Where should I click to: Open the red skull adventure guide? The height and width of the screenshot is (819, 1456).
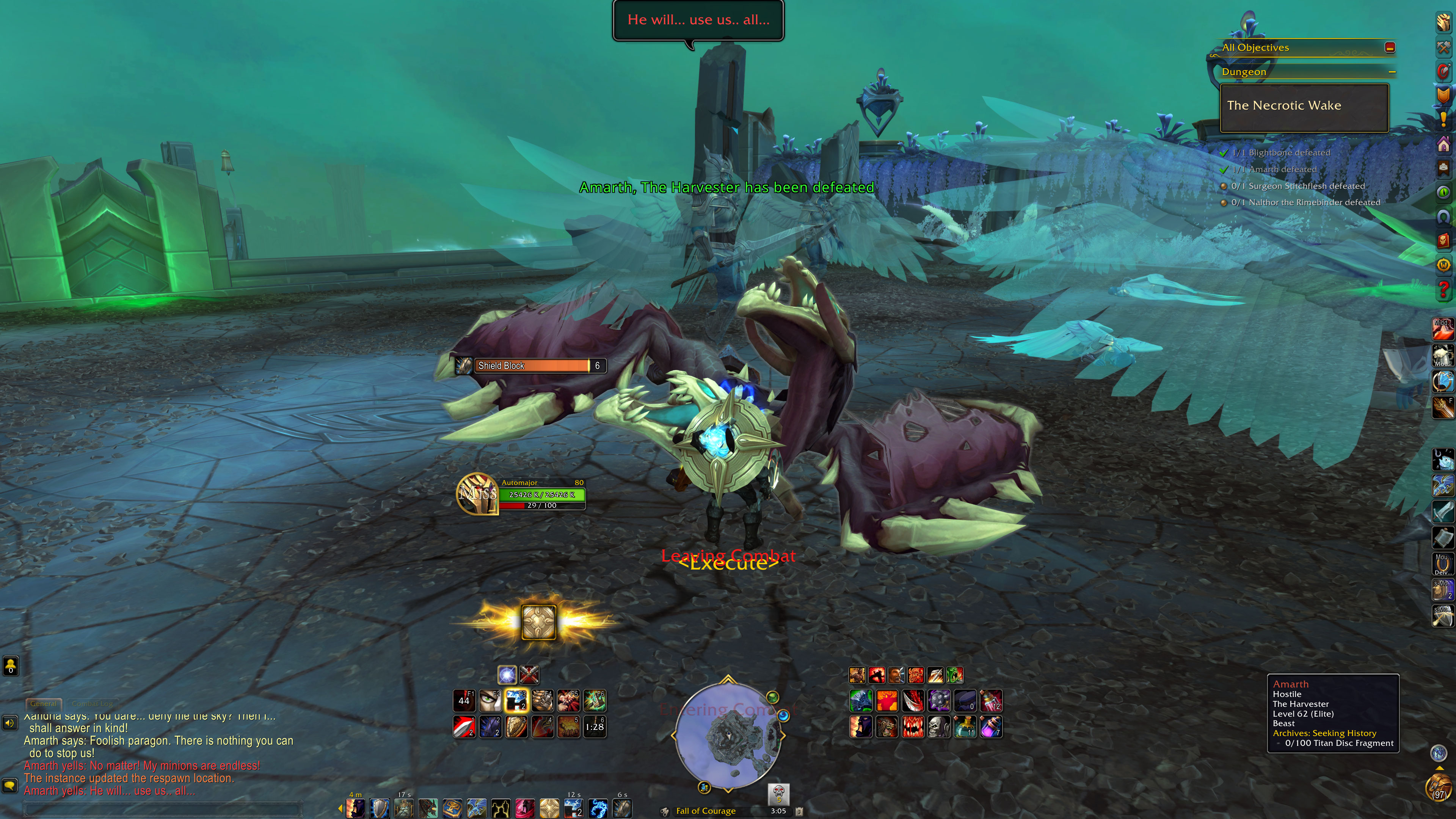(1443, 241)
